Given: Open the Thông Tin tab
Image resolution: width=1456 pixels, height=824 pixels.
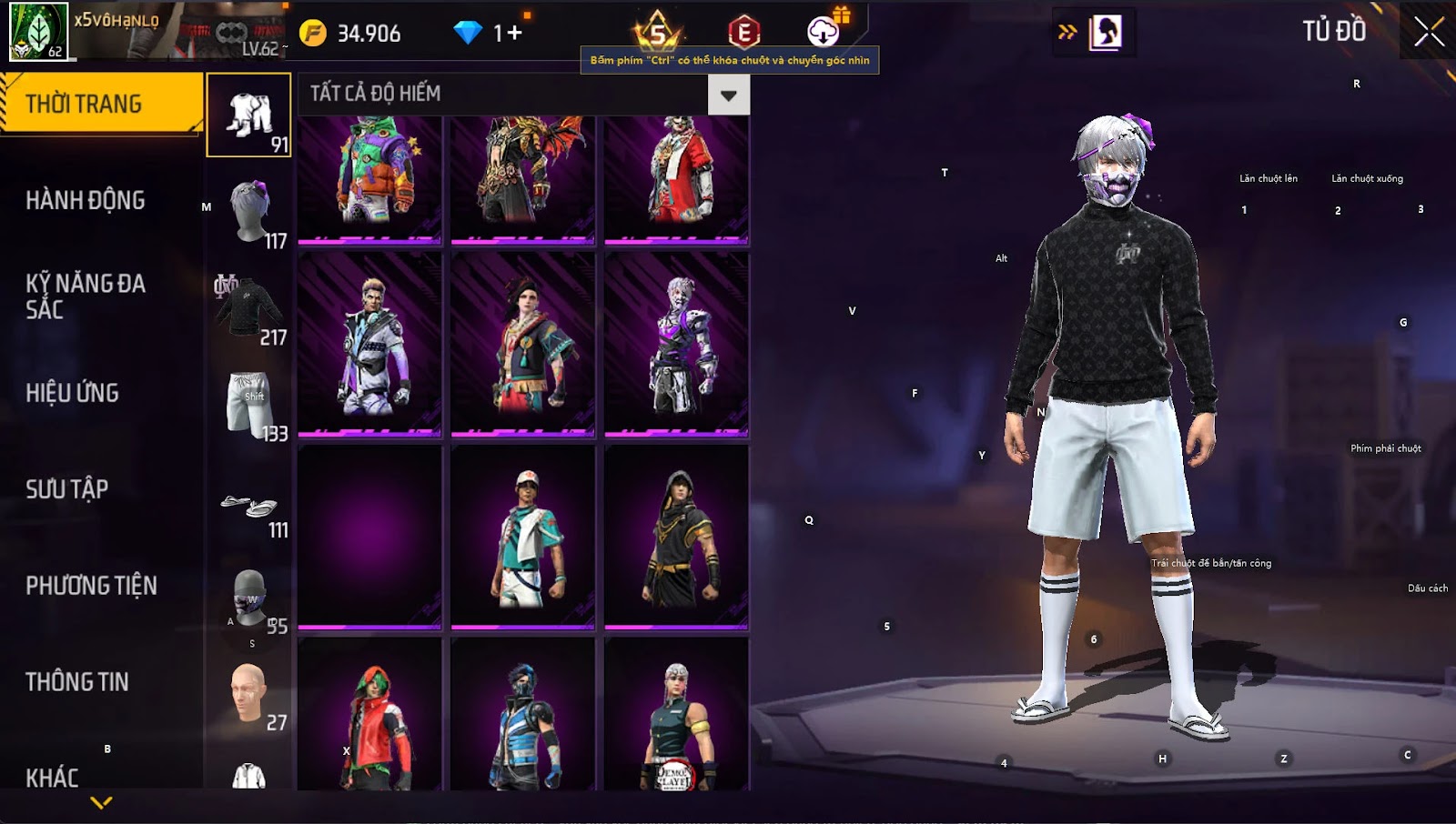Looking at the screenshot, I should [x=77, y=682].
